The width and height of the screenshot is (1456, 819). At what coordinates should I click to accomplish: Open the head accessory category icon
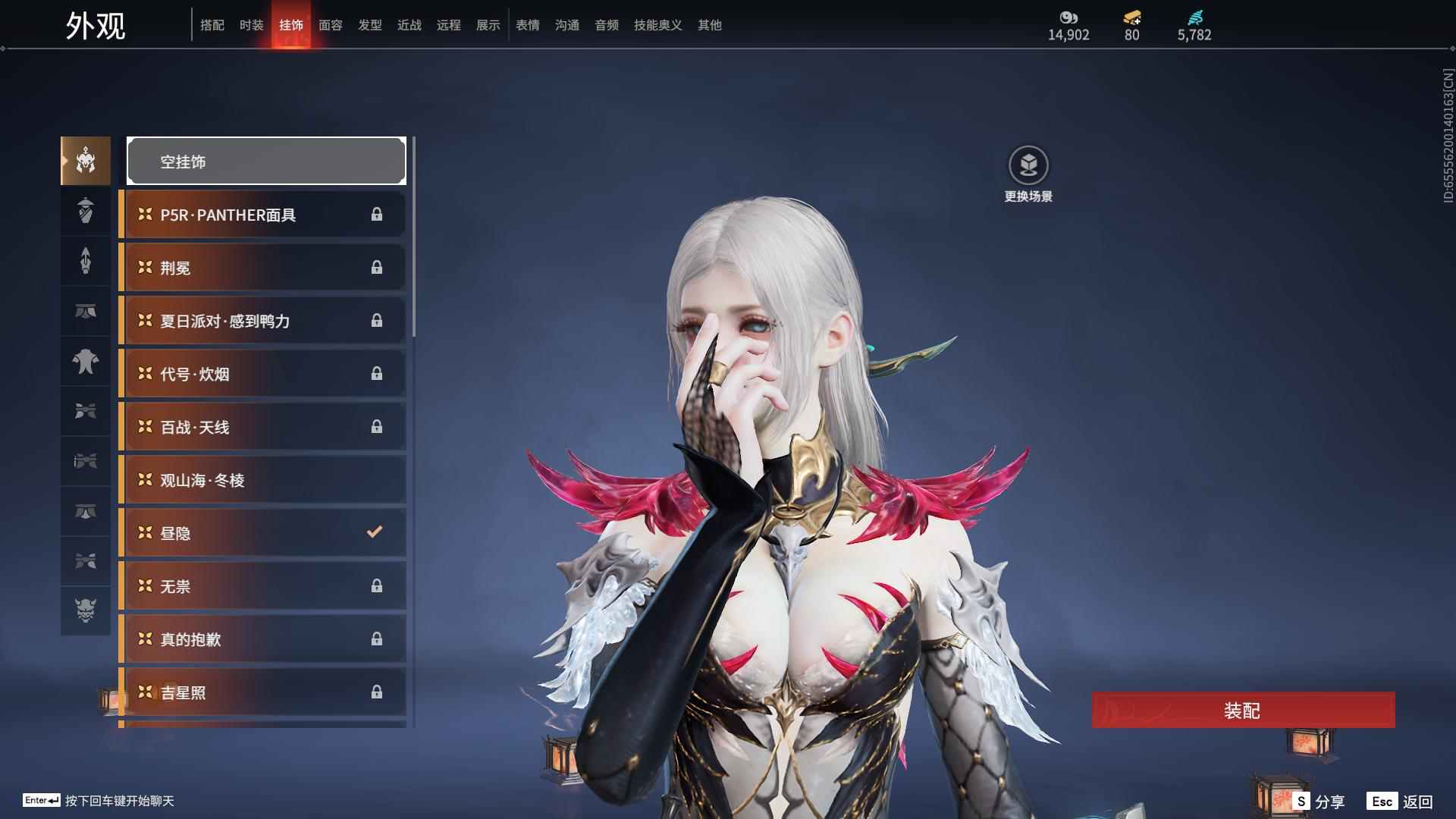tap(86, 161)
